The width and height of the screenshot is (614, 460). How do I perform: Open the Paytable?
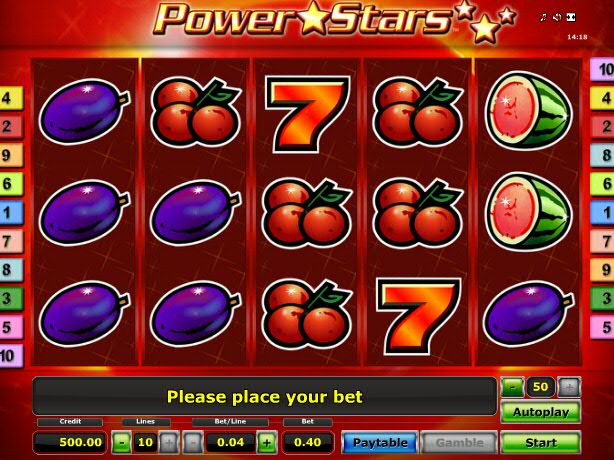pyautogui.click(x=379, y=442)
